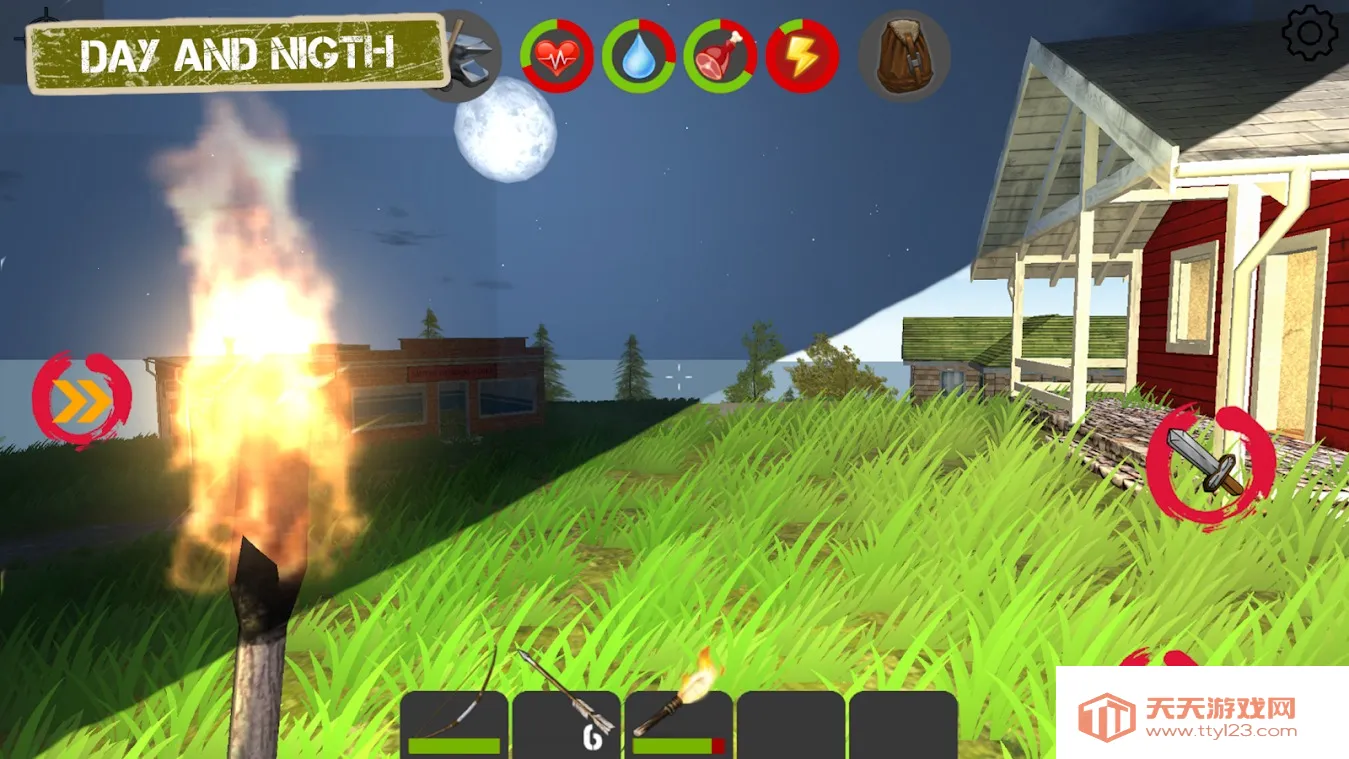Select the bow hotbar slot
Viewport: 1349px width, 759px height.
[455, 722]
